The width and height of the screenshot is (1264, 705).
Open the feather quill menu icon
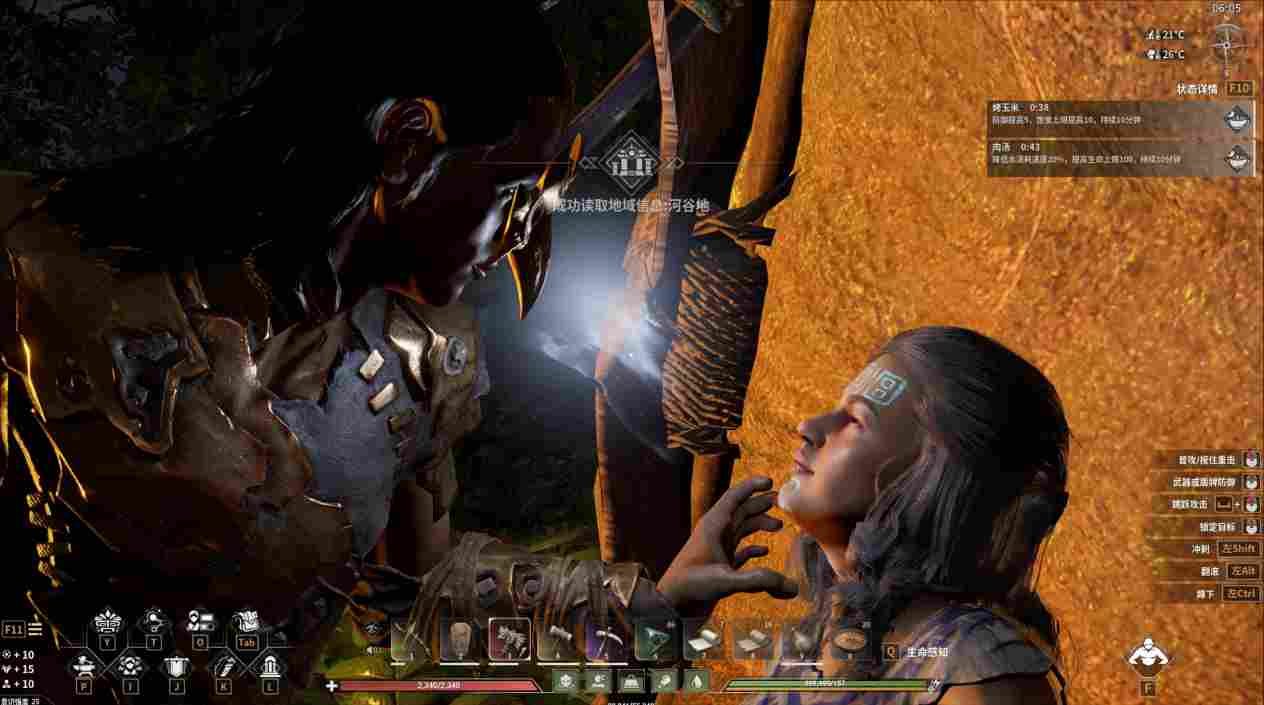222,665
